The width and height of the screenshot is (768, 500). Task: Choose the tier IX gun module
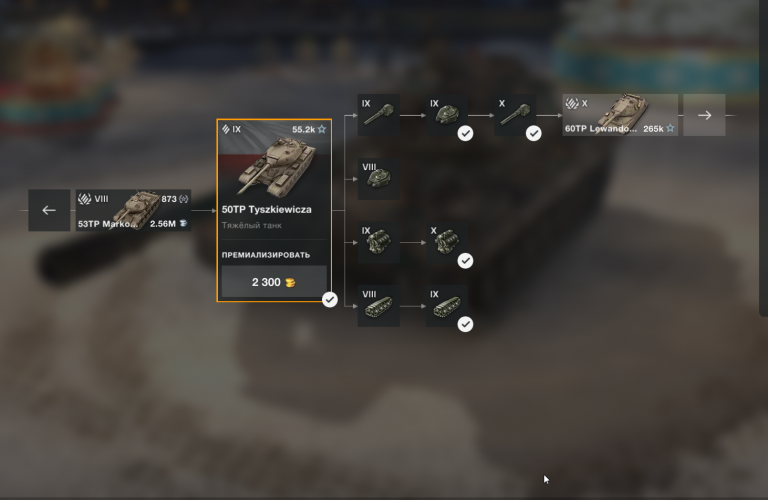379,115
